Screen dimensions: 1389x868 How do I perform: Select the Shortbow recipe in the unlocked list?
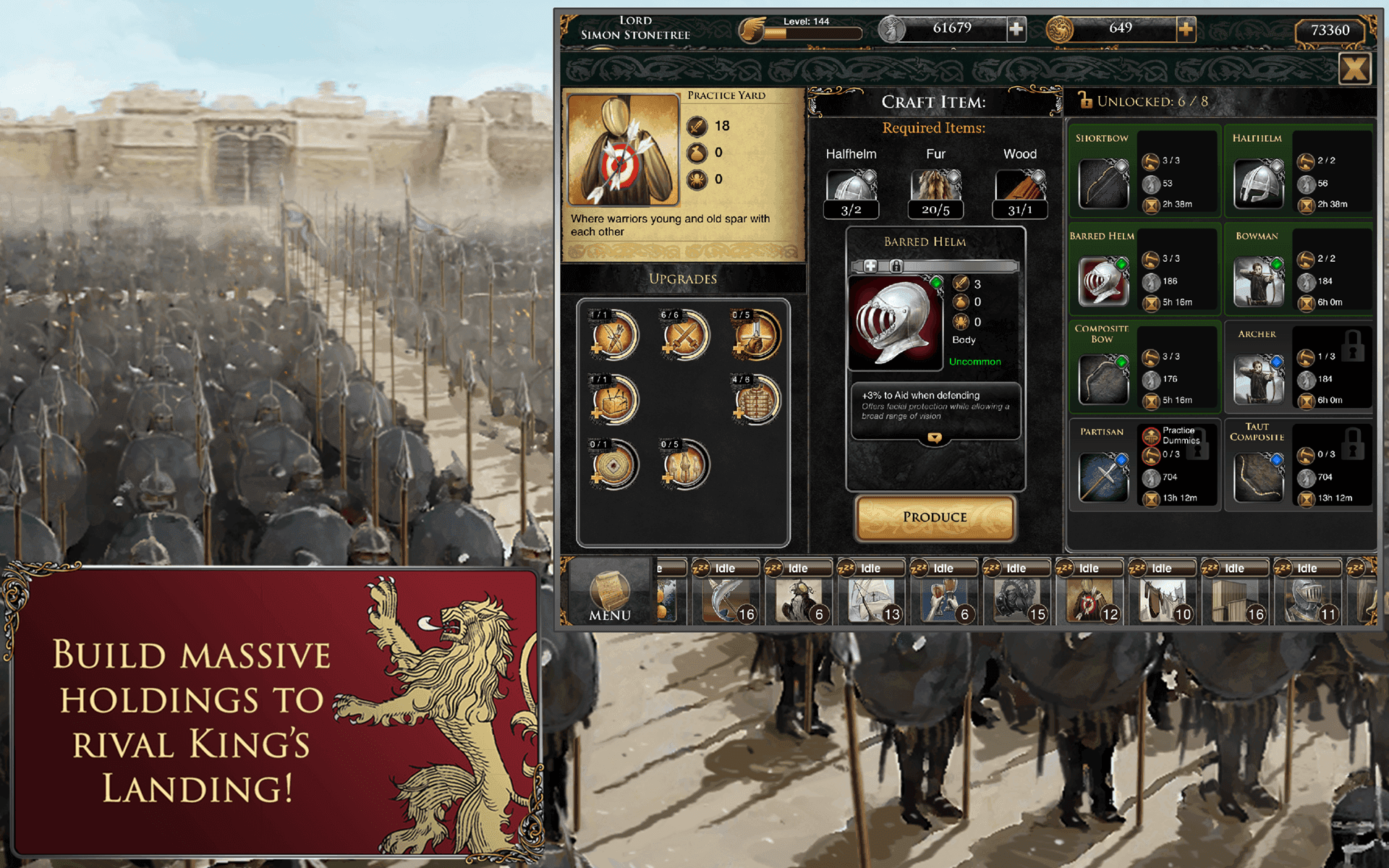tap(1103, 182)
